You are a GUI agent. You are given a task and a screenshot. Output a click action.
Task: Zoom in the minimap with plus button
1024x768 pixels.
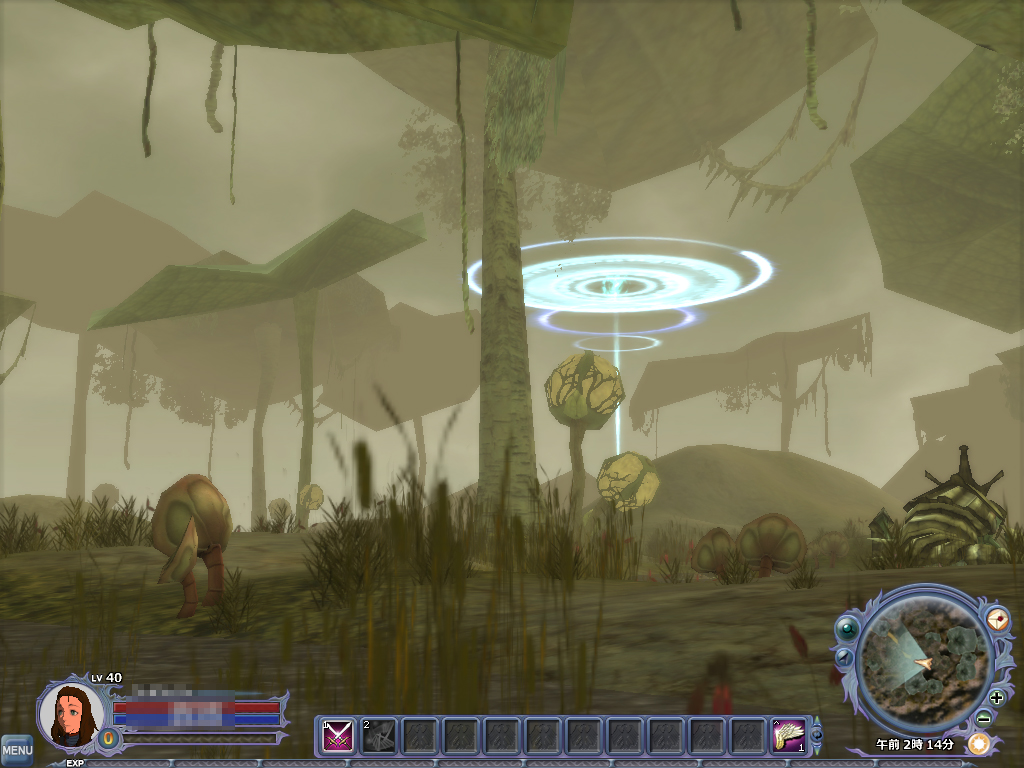point(997,698)
